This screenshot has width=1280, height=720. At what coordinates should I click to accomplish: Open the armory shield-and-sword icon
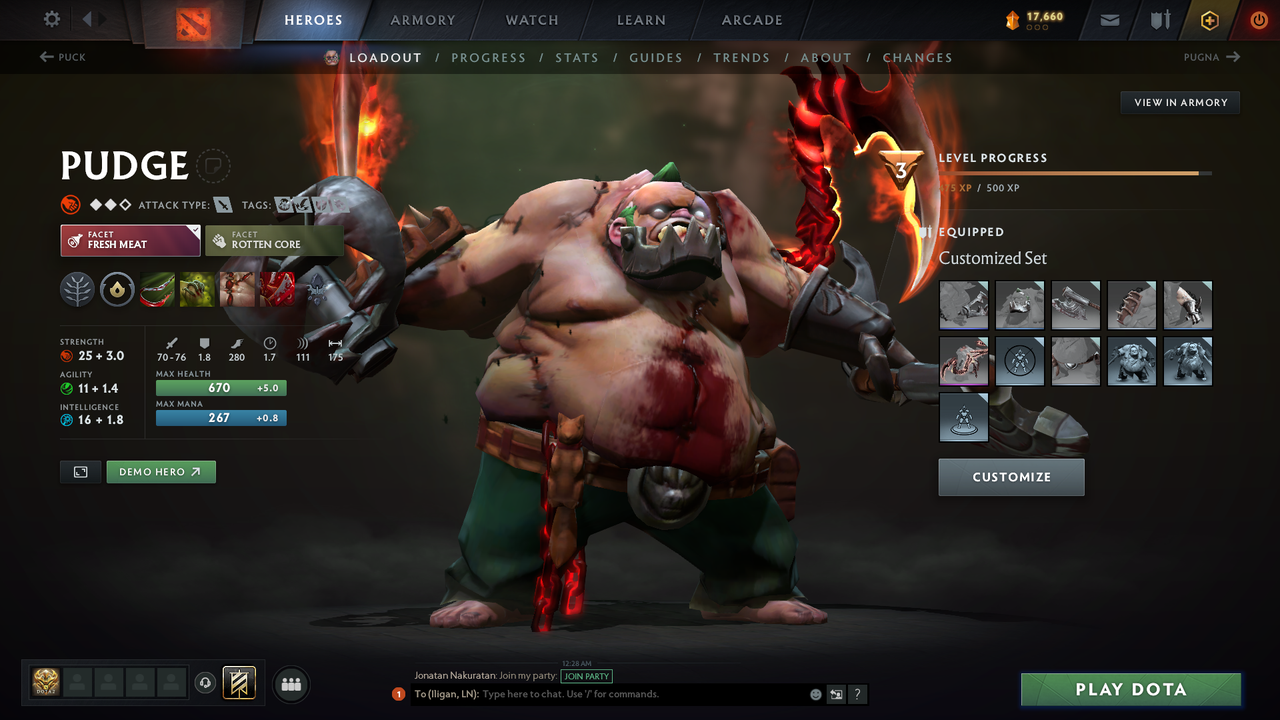coord(1160,20)
